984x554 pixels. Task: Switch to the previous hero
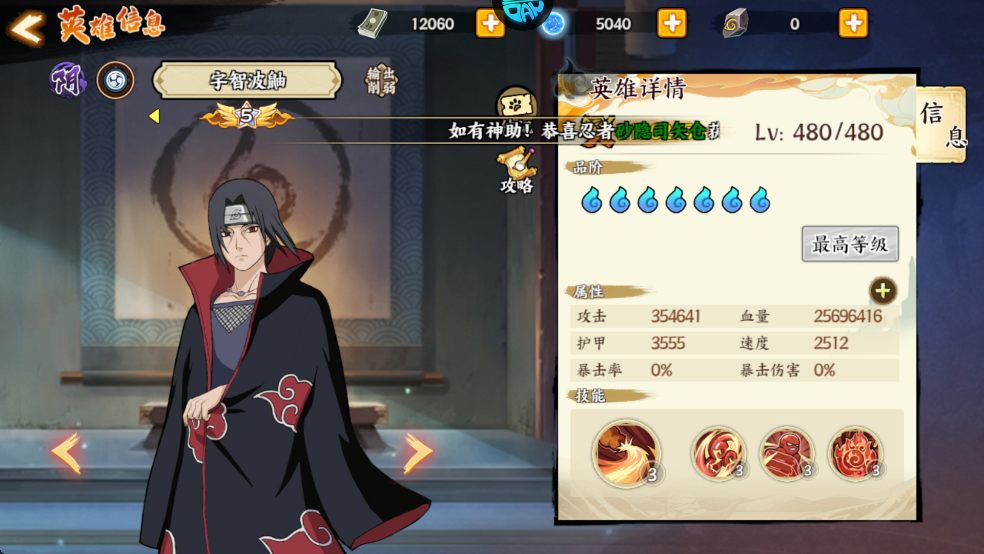point(67,454)
